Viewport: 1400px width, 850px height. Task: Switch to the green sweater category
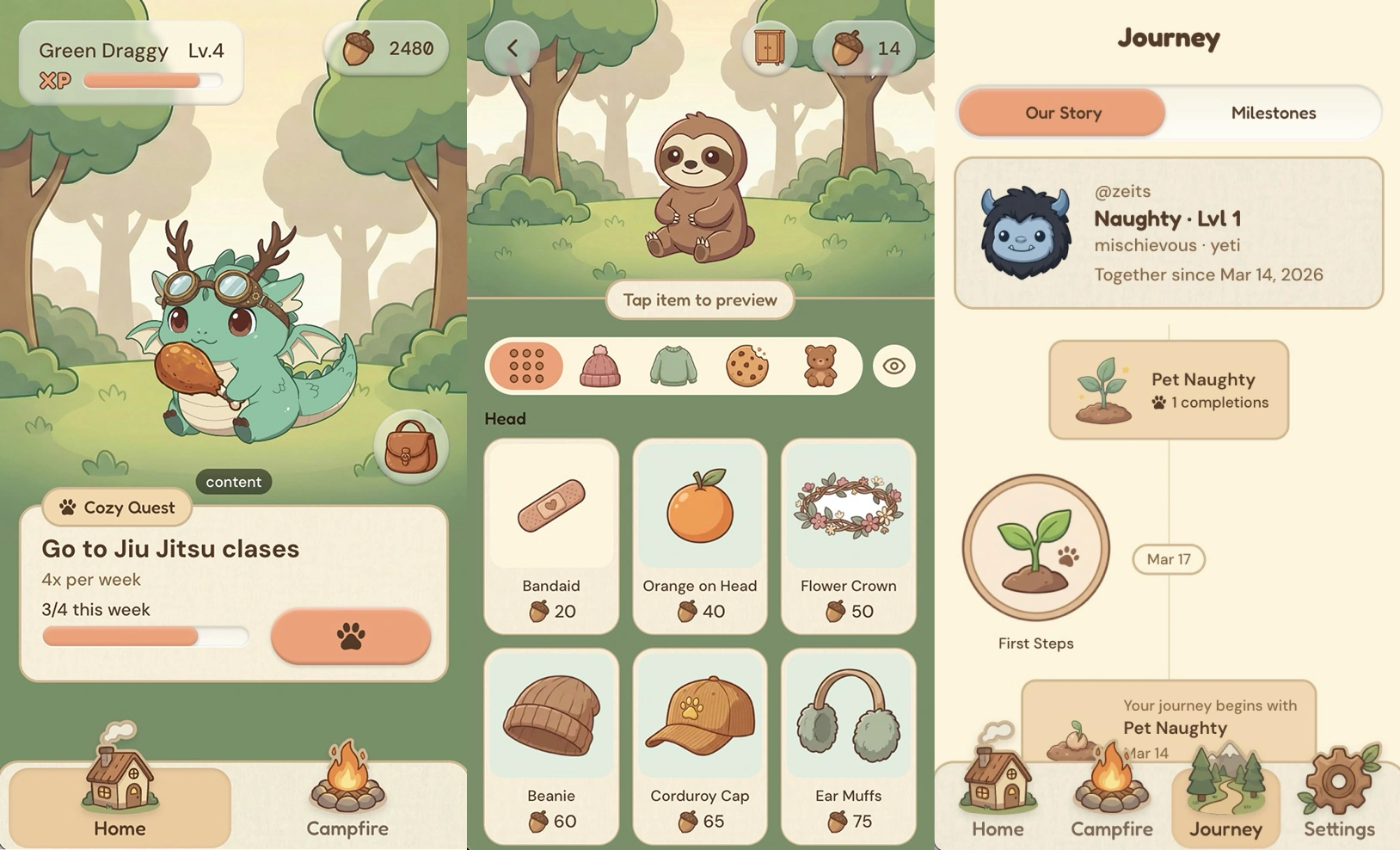673,366
